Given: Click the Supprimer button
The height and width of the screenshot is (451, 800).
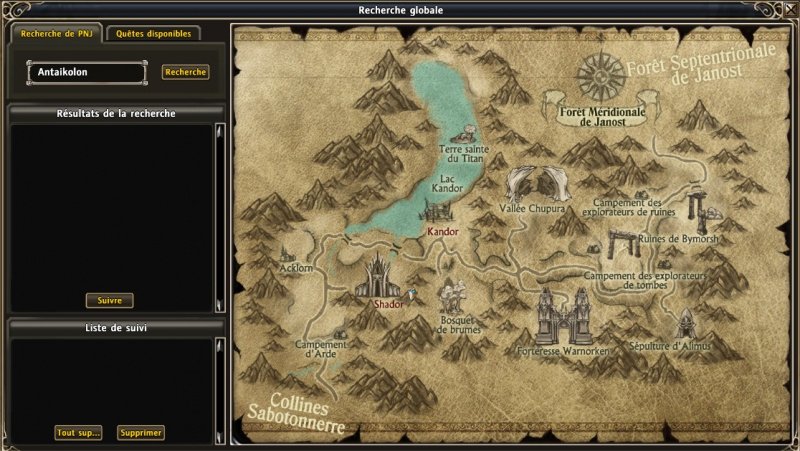Looking at the screenshot, I should pos(140,433).
